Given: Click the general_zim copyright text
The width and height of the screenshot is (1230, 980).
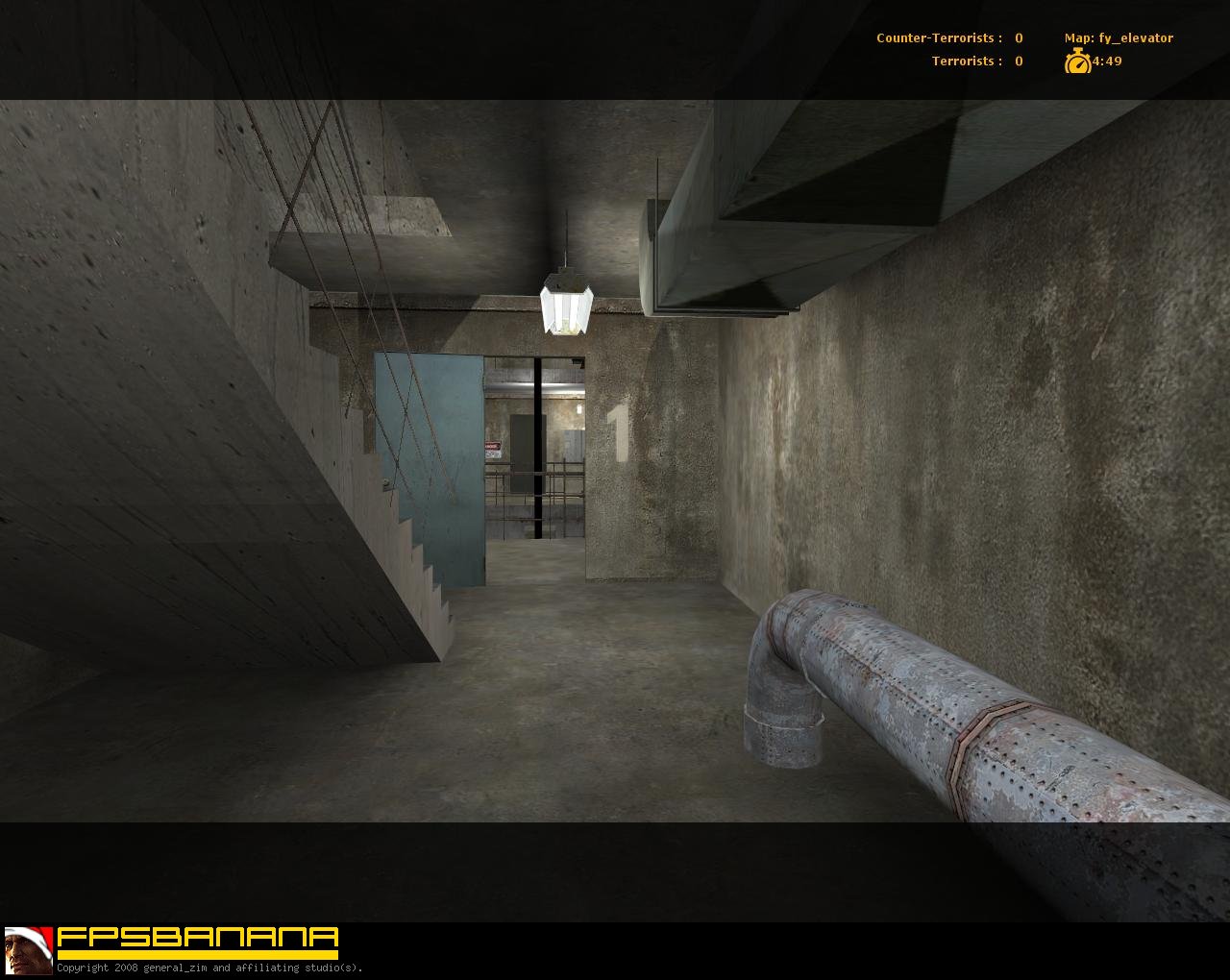Looking at the screenshot, I should pos(209,969).
